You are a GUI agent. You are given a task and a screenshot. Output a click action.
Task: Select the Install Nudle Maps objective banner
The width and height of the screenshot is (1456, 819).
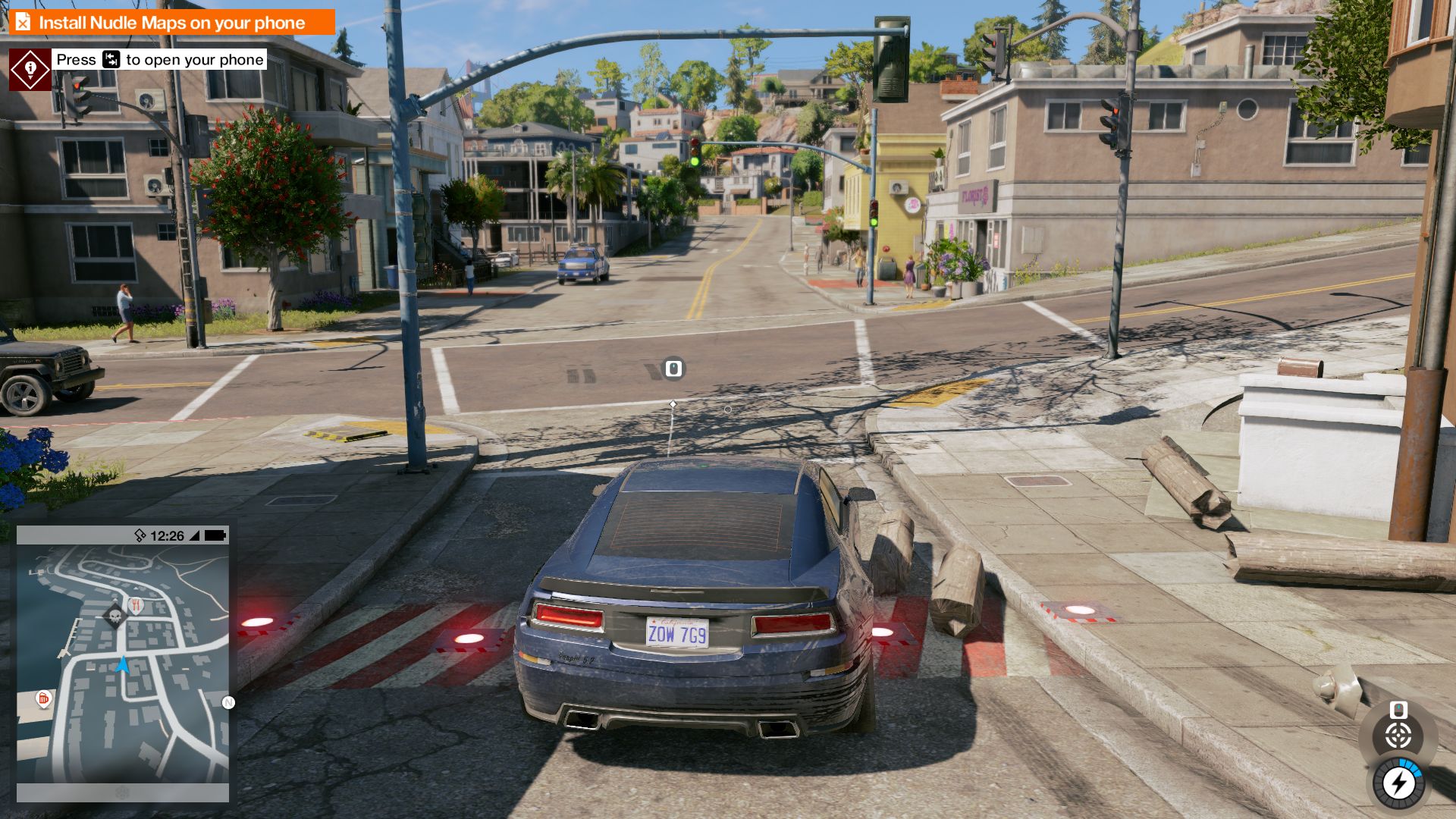(172, 22)
